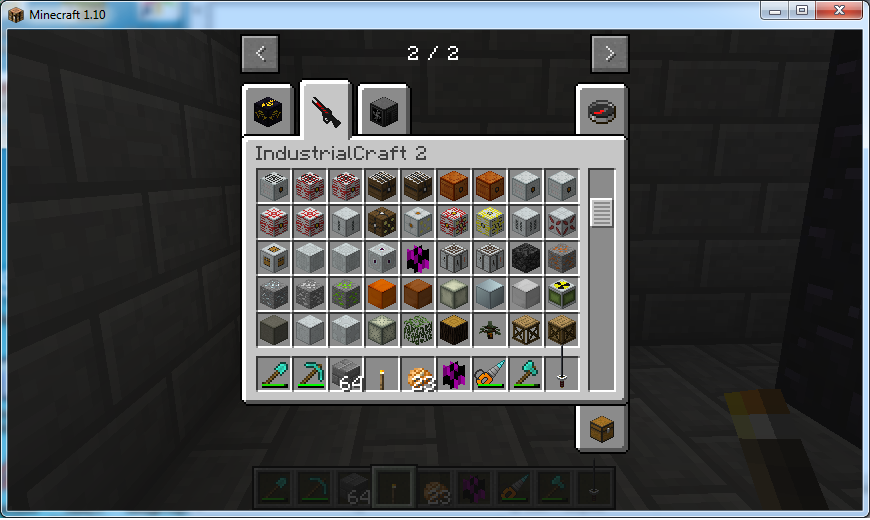Screen dimensions: 870x520
Task: Go to the previous creative tab page
Action: point(260,53)
